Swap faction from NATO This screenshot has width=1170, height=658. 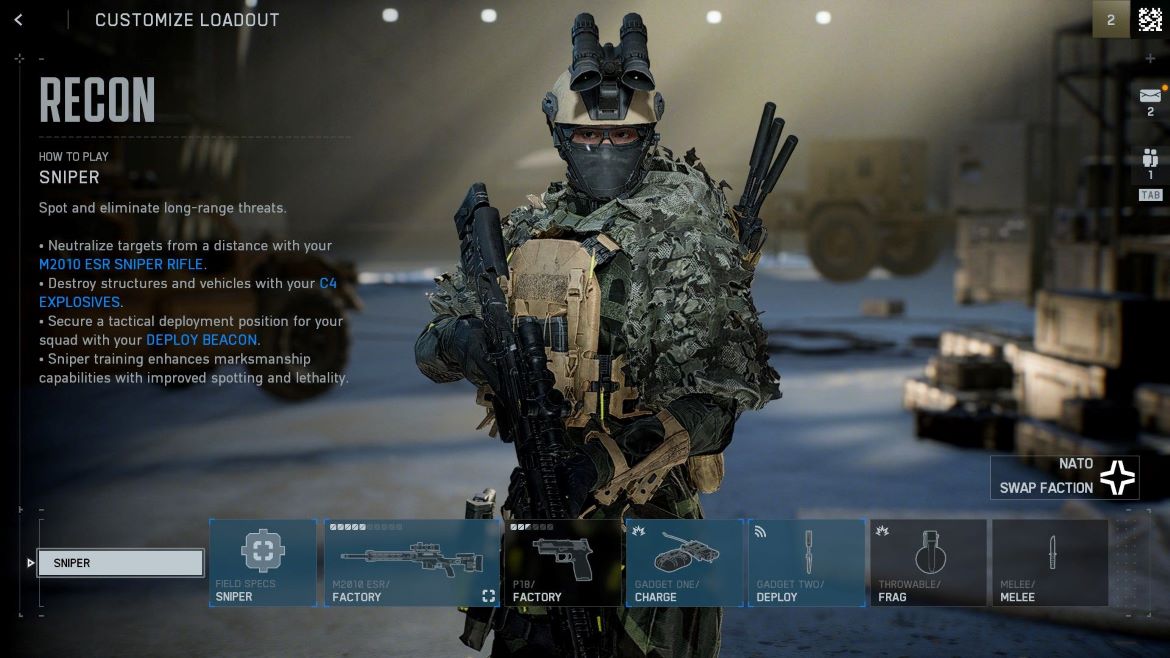tap(1065, 477)
